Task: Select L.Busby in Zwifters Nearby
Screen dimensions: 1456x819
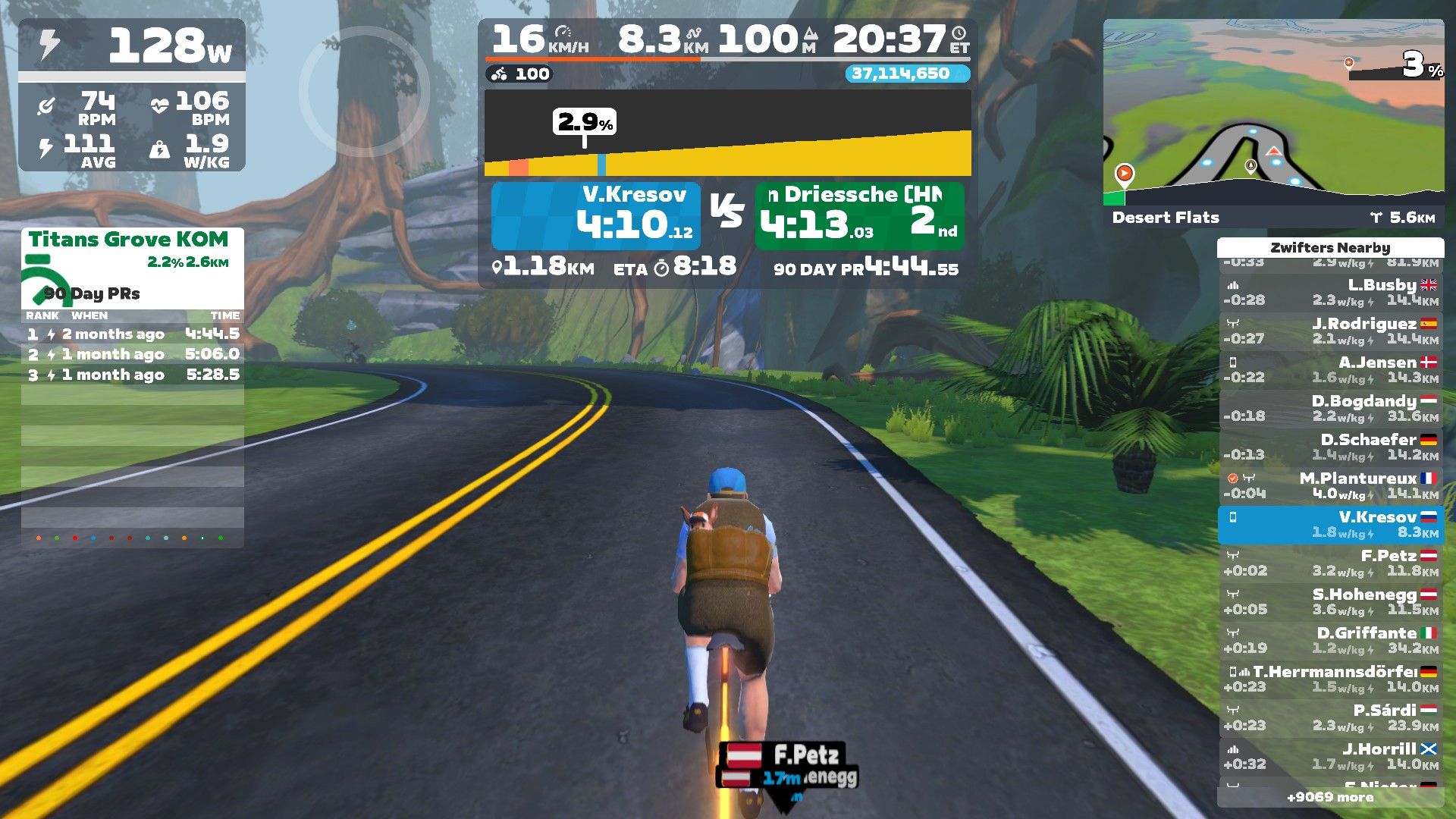Action: [1331, 293]
